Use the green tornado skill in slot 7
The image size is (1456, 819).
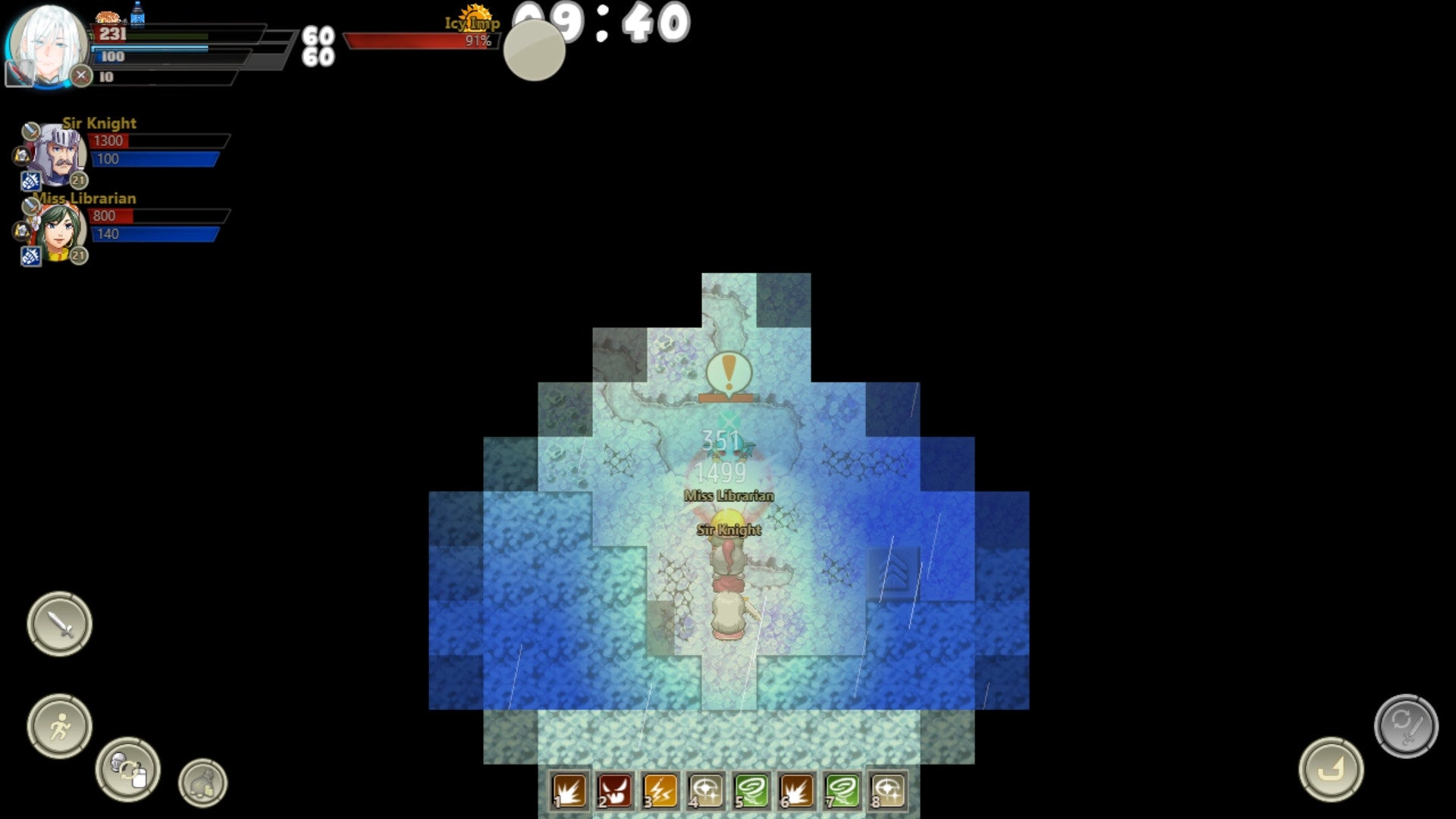(843, 791)
